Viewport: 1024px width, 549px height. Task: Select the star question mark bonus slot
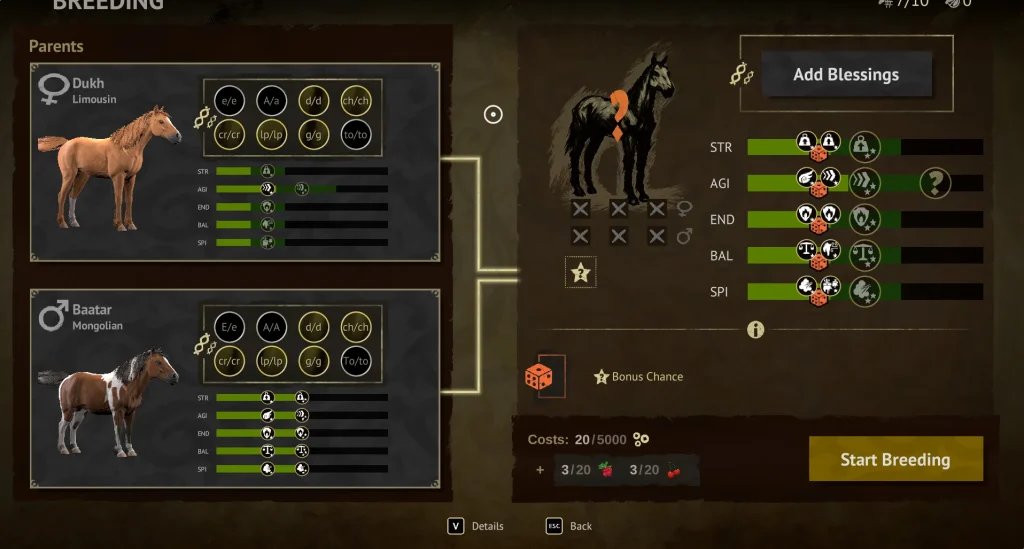(x=580, y=271)
